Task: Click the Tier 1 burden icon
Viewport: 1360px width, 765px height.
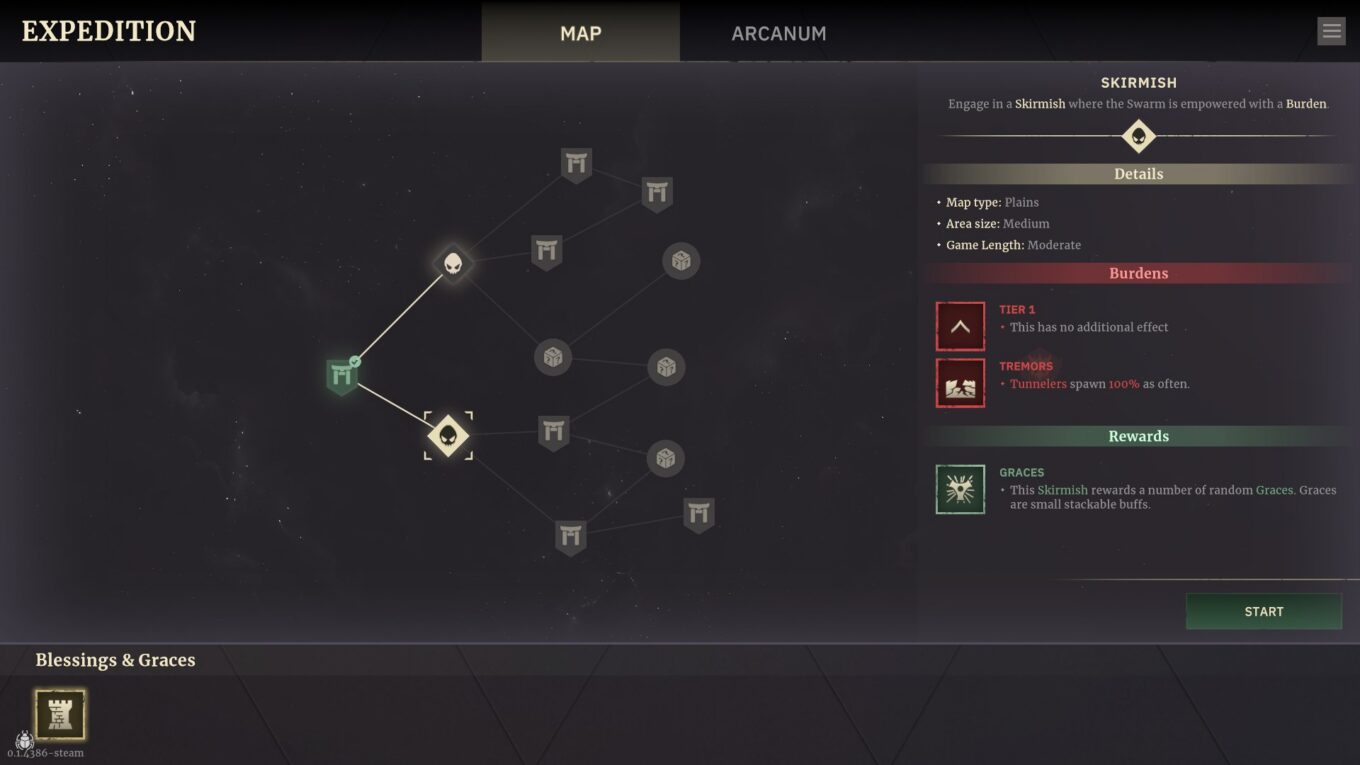Action: [960, 326]
